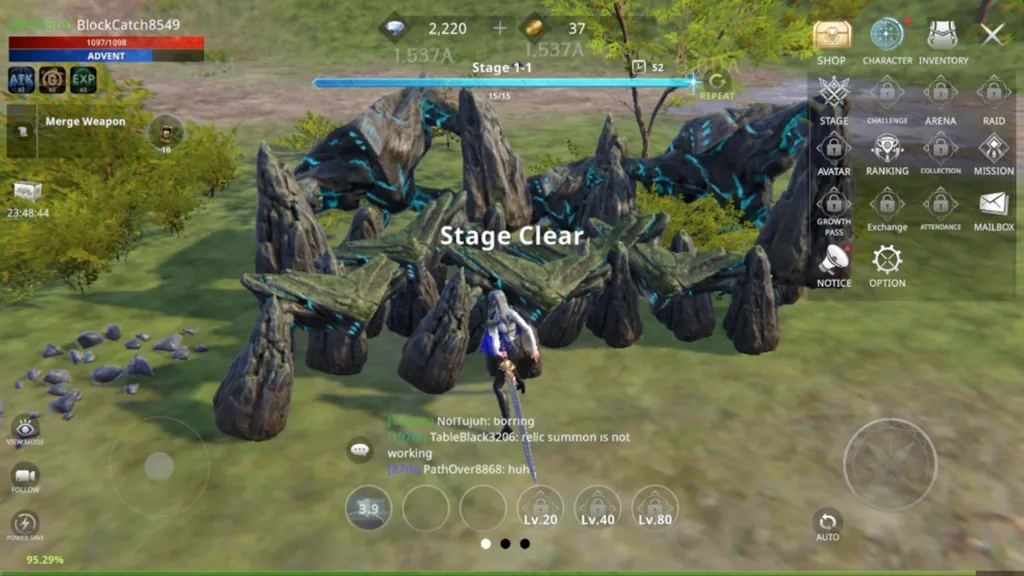Toggle the Auto battle button
This screenshot has height=576, width=1024.
coord(827,523)
